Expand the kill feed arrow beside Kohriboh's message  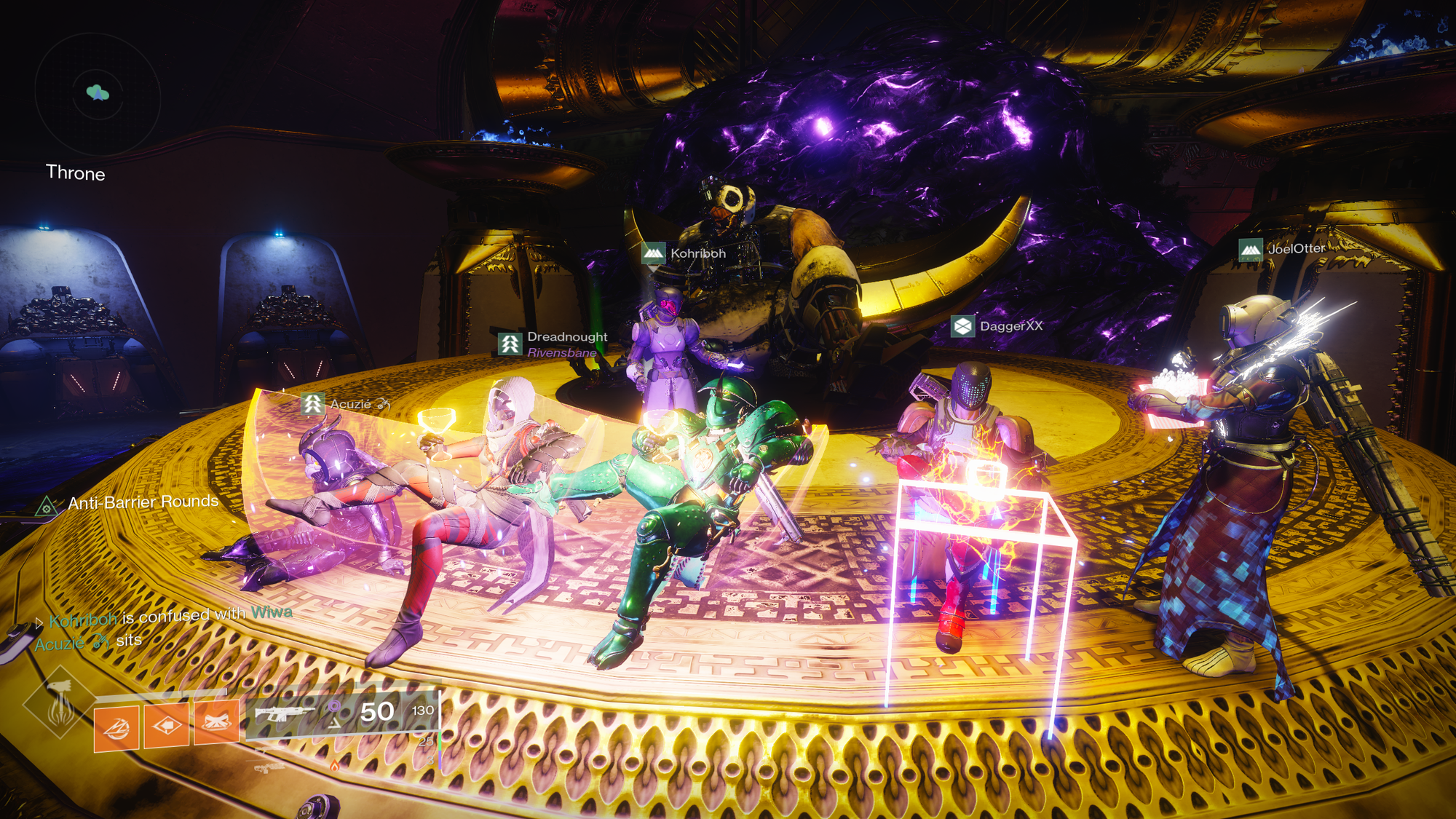[x=39, y=624]
